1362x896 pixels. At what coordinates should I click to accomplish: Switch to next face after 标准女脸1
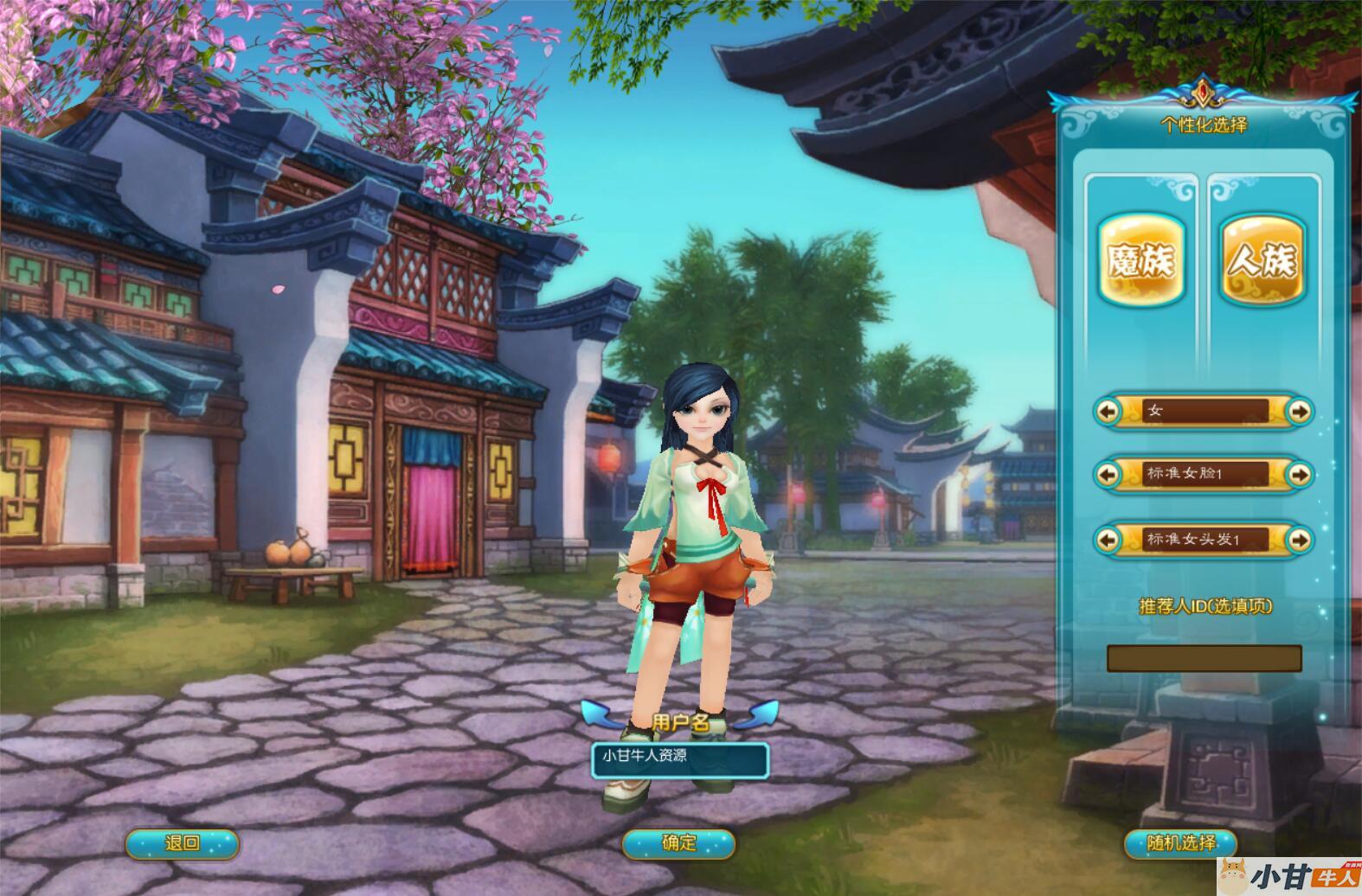(1299, 474)
